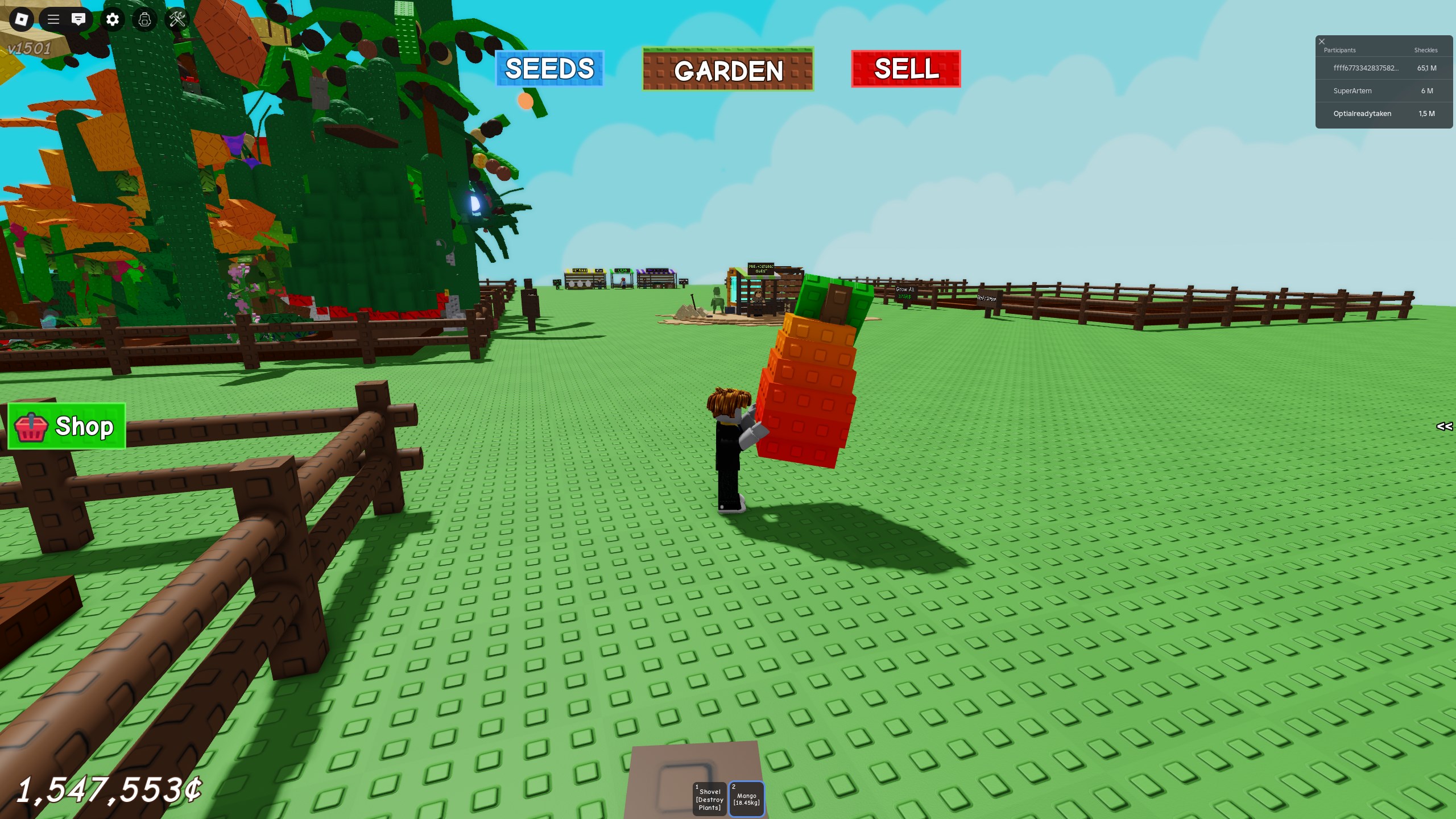Select the Shovel [Destroy Plants] hotbar slot

tap(709, 799)
